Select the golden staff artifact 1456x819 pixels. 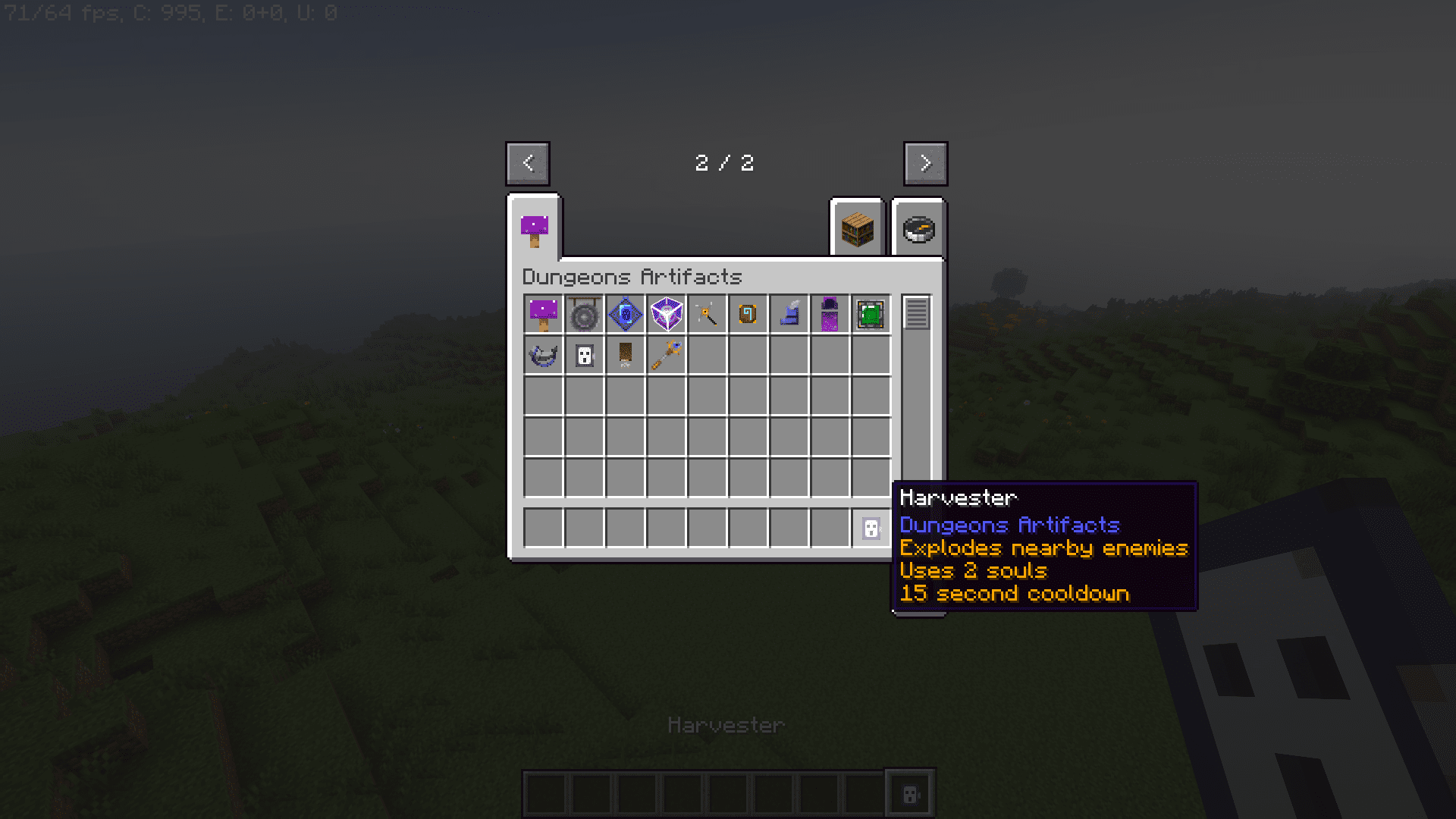pyautogui.click(x=666, y=354)
